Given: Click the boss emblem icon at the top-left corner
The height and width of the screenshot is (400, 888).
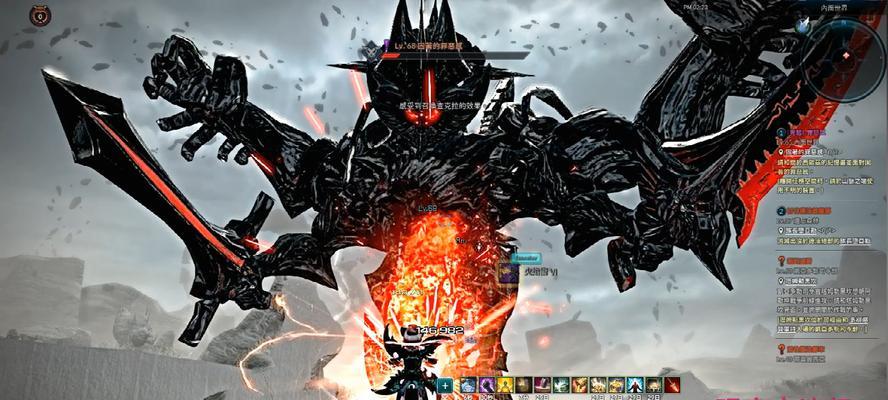Looking at the screenshot, I should point(40,15).
